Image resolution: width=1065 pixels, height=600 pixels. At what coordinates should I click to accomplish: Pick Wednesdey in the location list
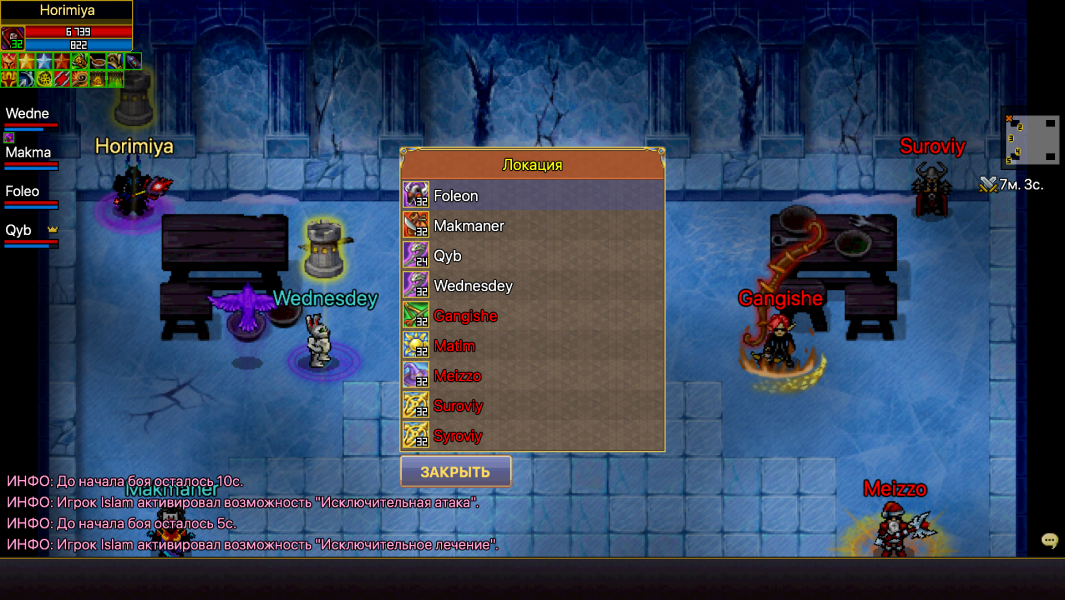pyautogui.click(x=532, y=286)
